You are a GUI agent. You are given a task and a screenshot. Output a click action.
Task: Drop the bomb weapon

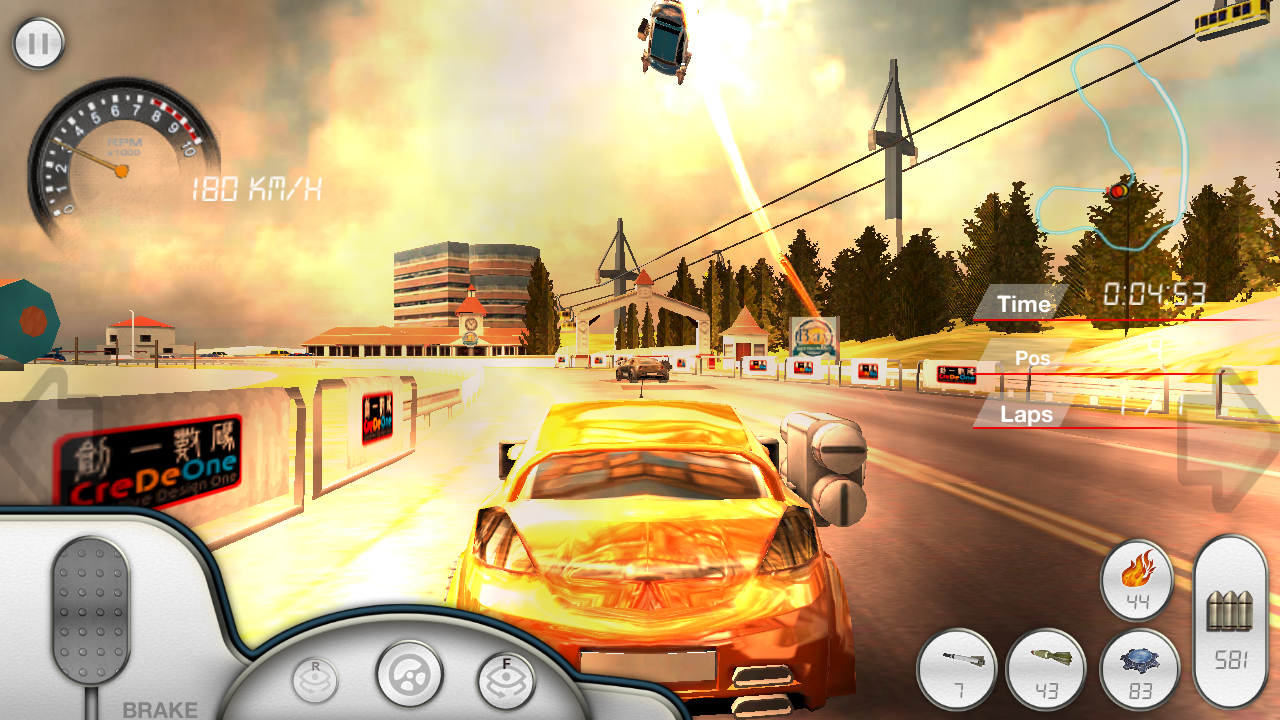coord(1046,668)
